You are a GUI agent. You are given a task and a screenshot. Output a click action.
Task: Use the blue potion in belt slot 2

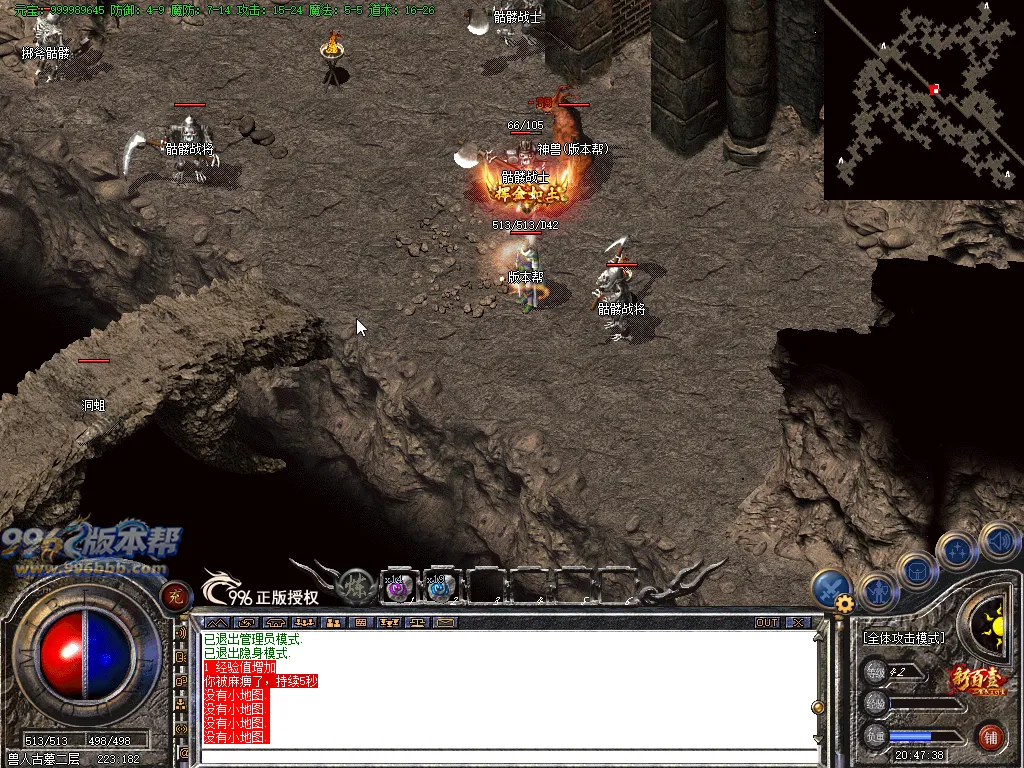(x=438, y=588)
